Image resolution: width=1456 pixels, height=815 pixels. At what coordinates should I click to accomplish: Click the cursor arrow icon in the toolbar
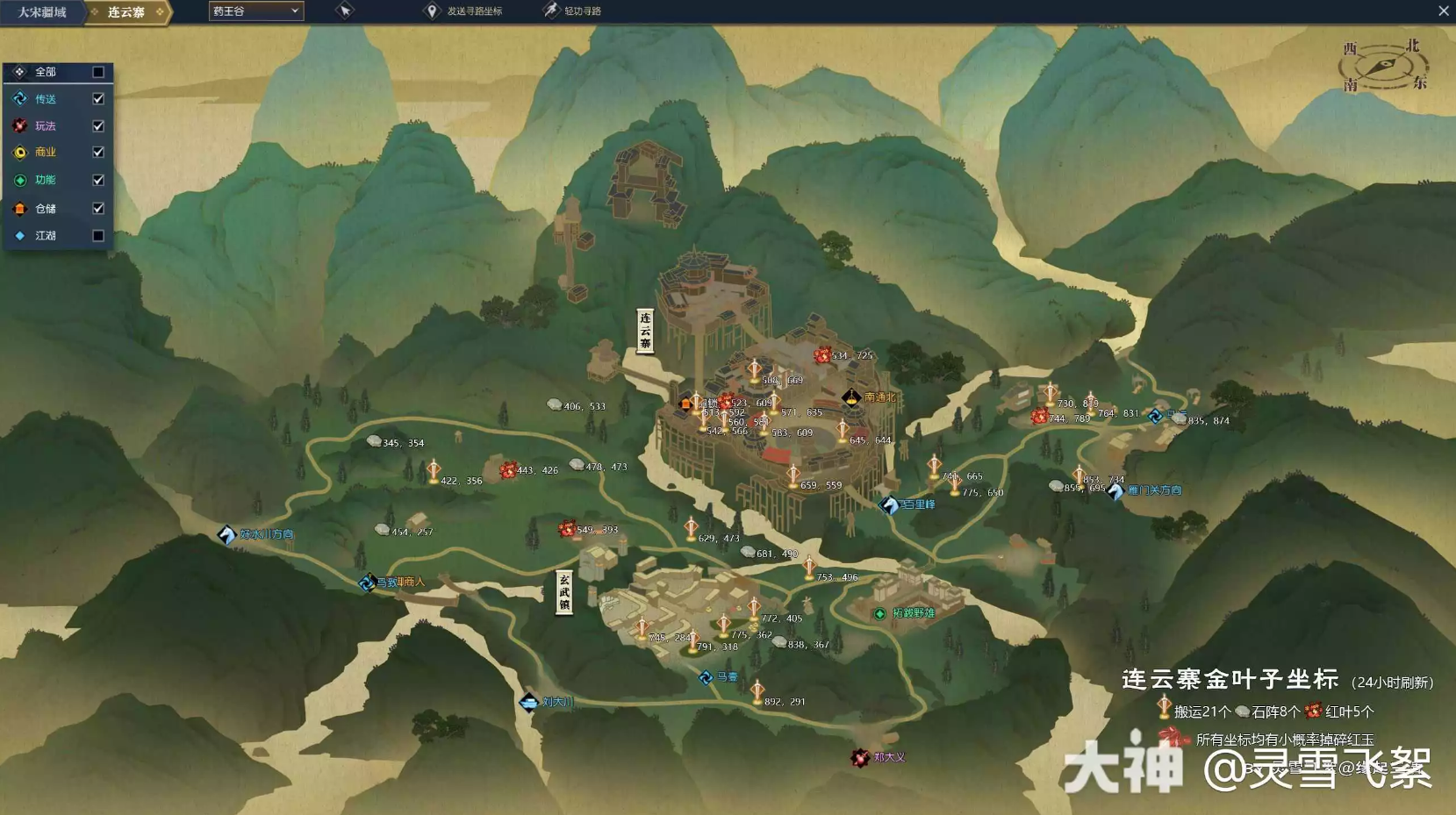click(344, 11)
